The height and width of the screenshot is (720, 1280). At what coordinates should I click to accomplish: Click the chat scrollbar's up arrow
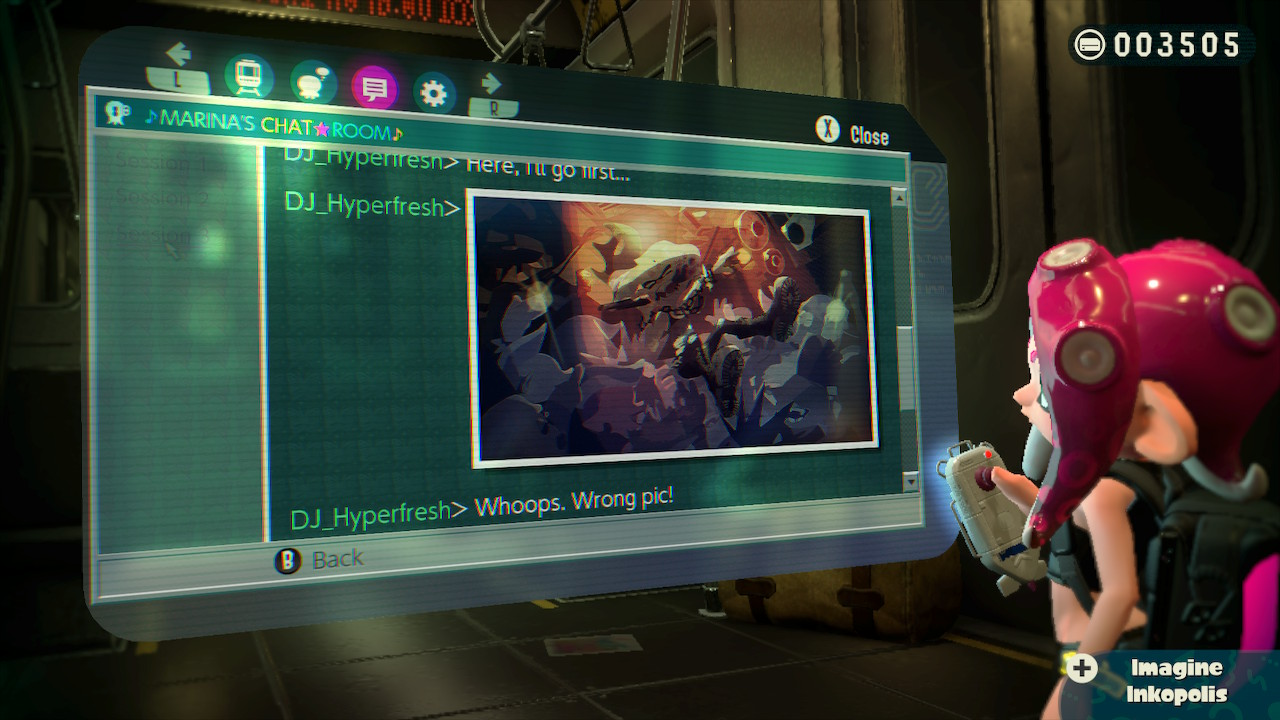[x=899, y=198]
